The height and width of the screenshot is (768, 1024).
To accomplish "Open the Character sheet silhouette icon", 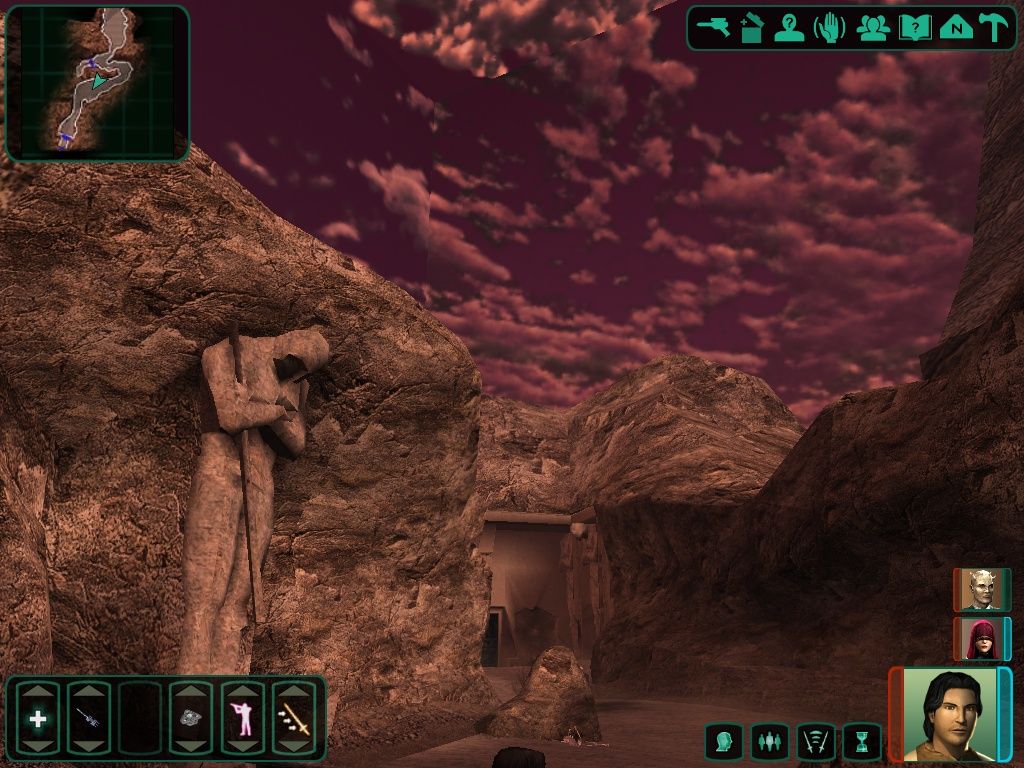I will click(x=790, y=28).
